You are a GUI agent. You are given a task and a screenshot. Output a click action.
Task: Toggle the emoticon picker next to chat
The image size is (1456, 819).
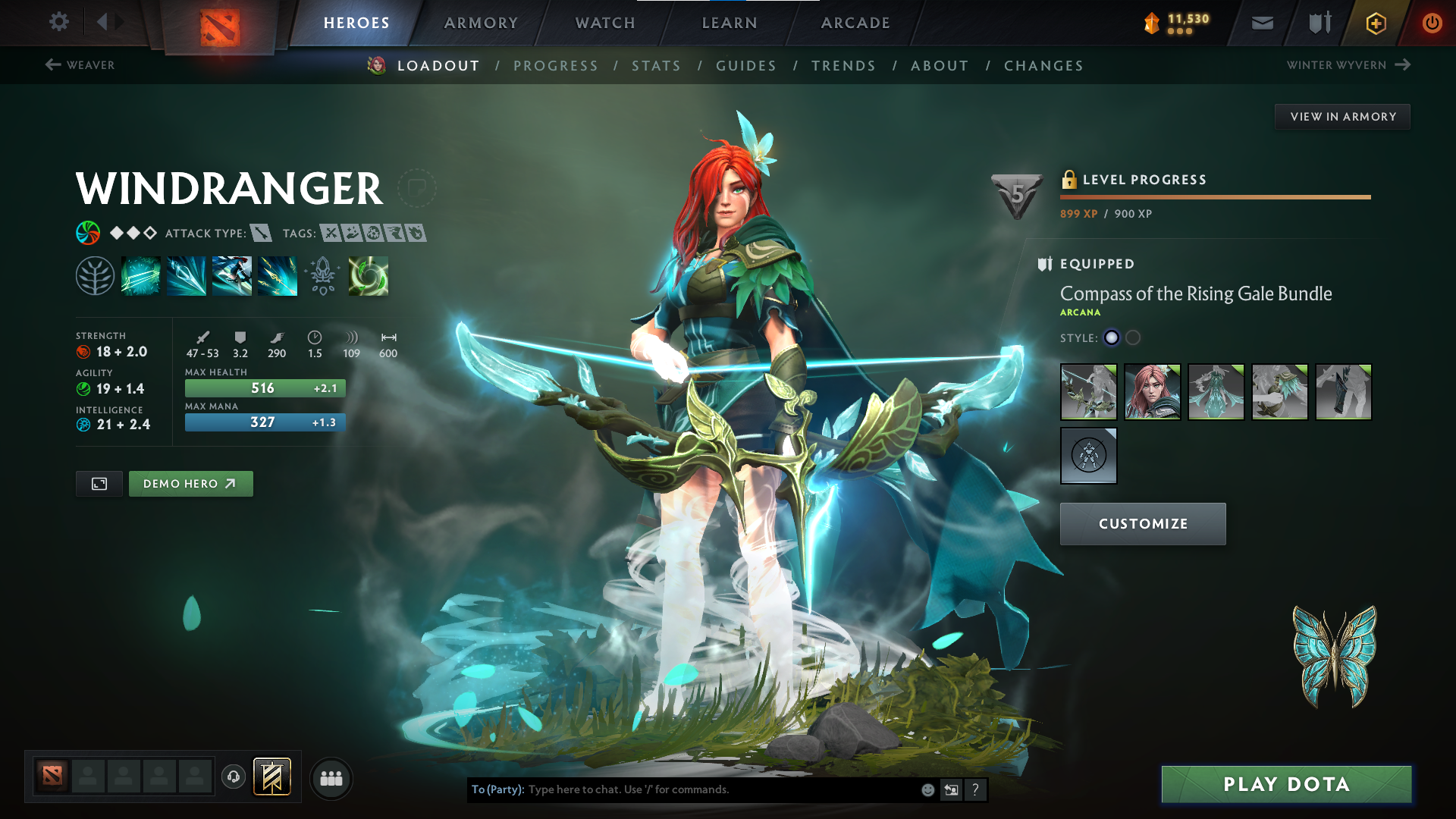pyautogui.click(x=927, y=789)
